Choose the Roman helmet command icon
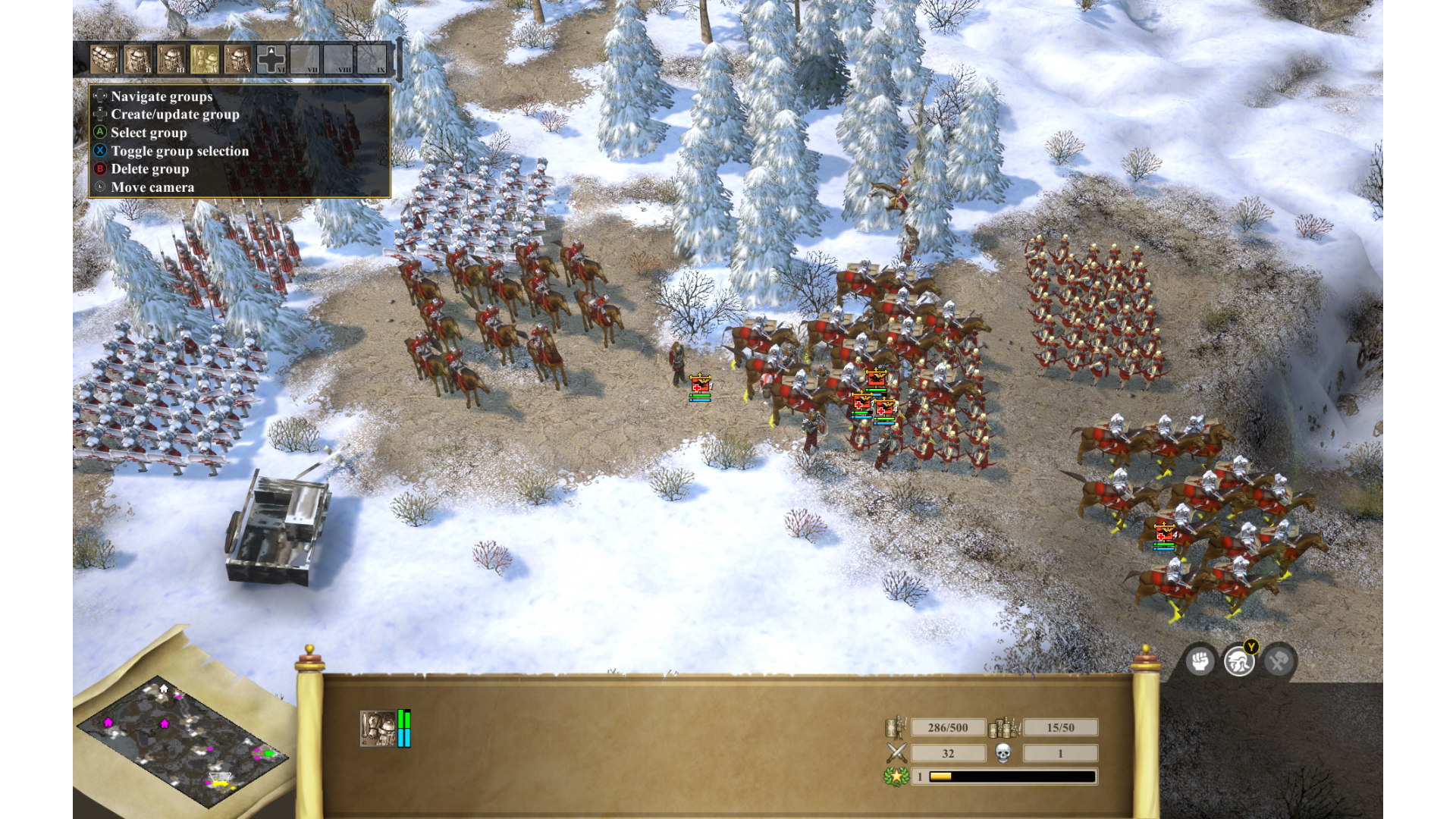1456x819 pixels. click(1239, 661)
